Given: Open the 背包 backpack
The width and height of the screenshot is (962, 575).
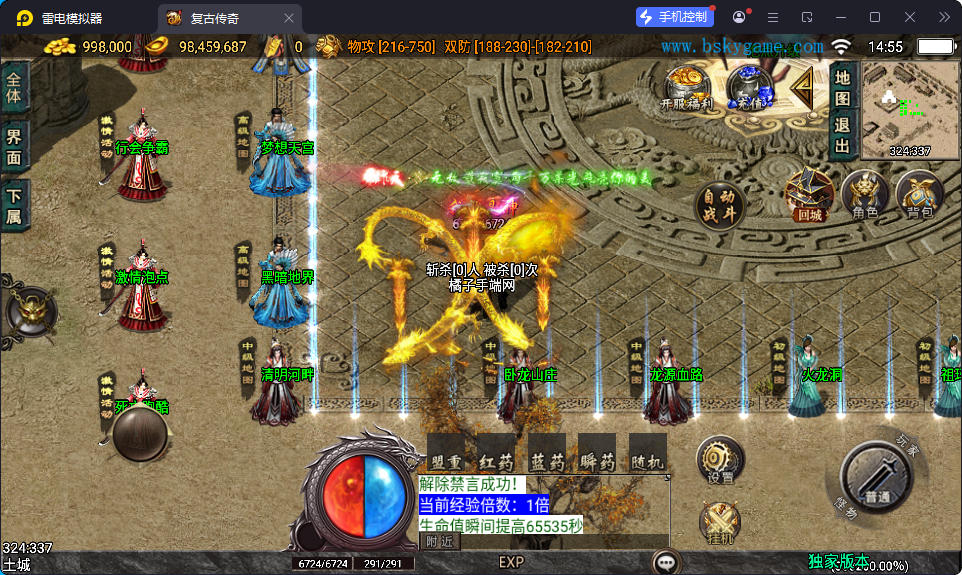Looking at the screenshot, I should click(919, 193).
